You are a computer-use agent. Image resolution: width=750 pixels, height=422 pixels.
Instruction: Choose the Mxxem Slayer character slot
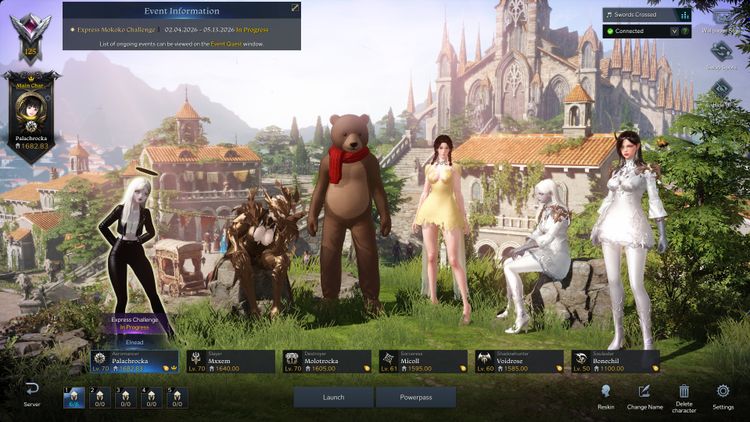231,361
